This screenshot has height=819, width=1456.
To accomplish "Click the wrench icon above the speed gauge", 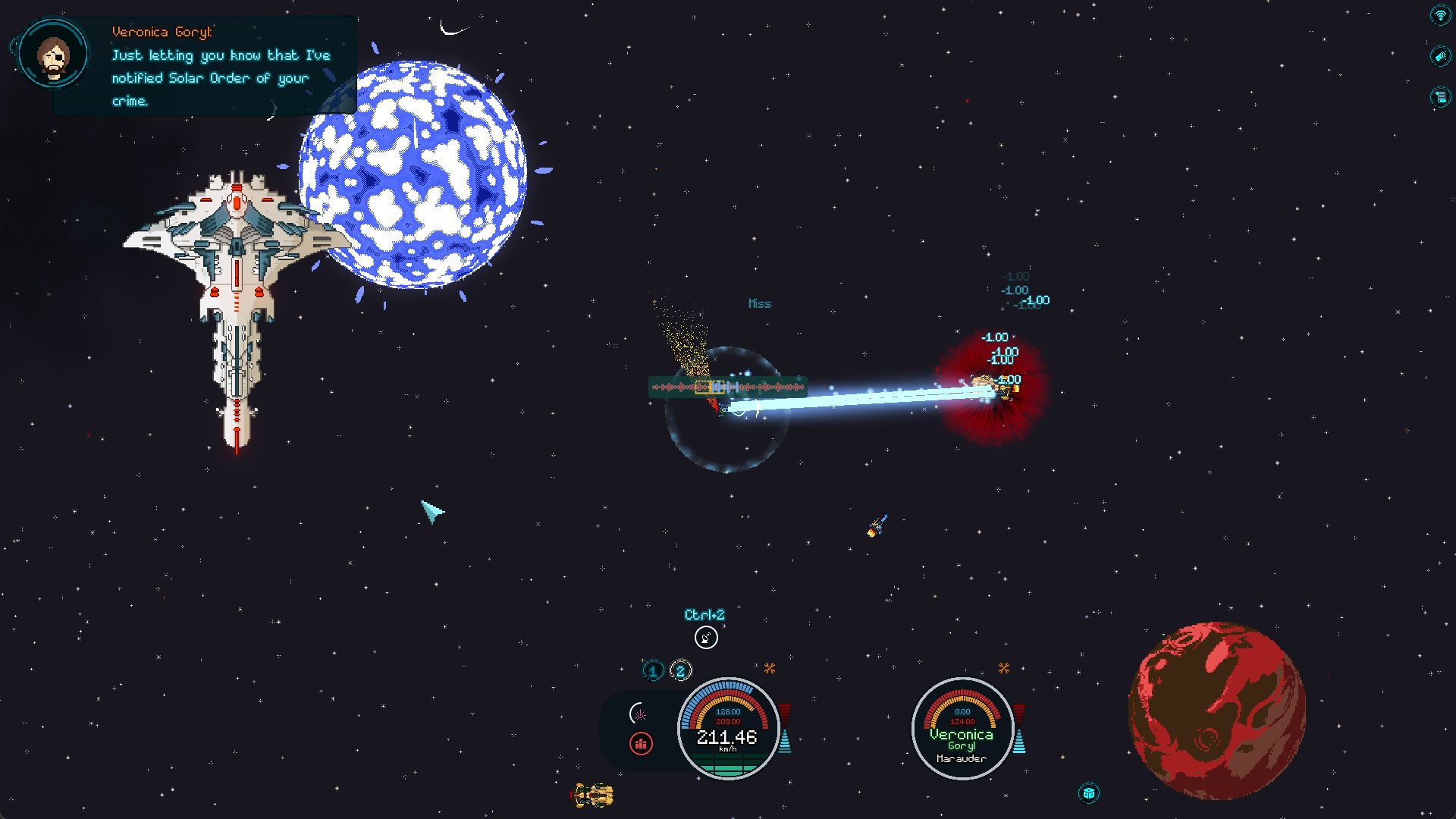I will tap(770, 668).
